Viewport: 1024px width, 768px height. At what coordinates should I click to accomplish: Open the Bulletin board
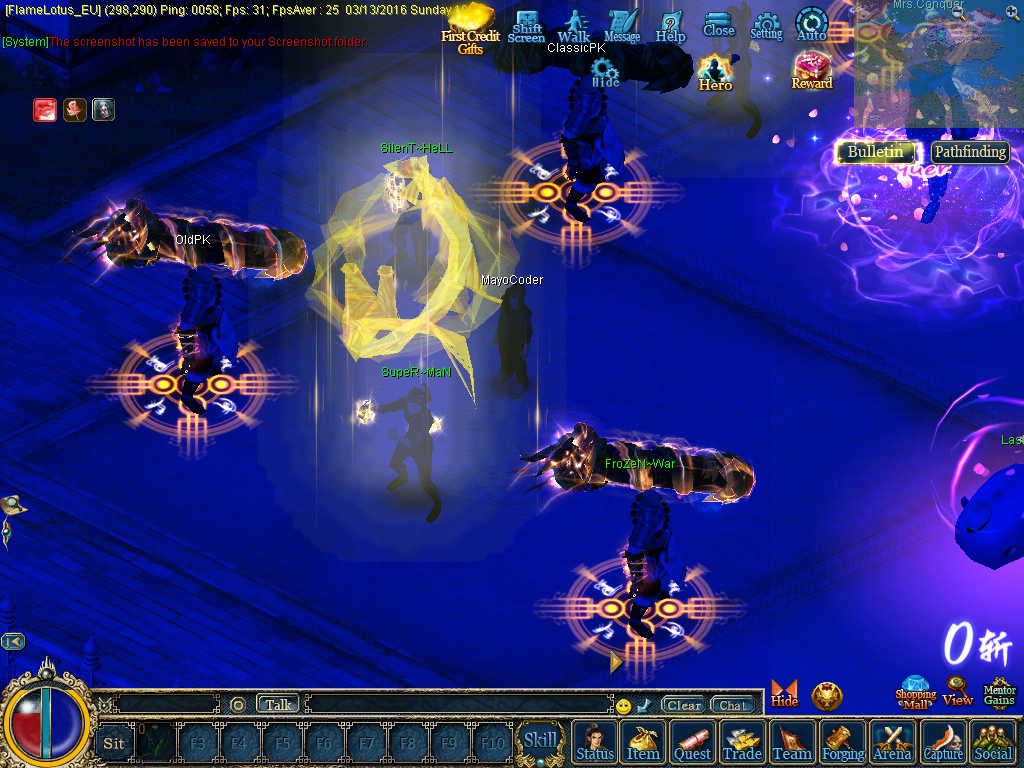click(x=875, y=152)
